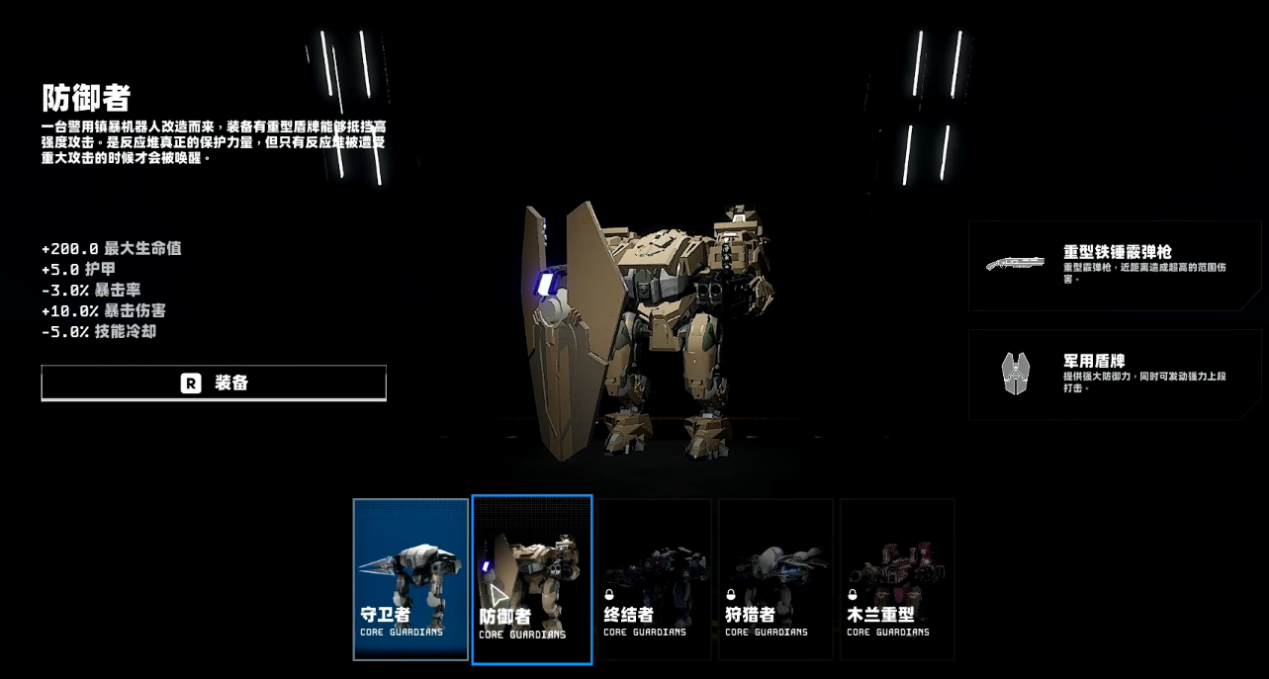This screenshot has width=1269, height=679.
Task: Select the 守卫者 mech card
Action: (411, 579)
